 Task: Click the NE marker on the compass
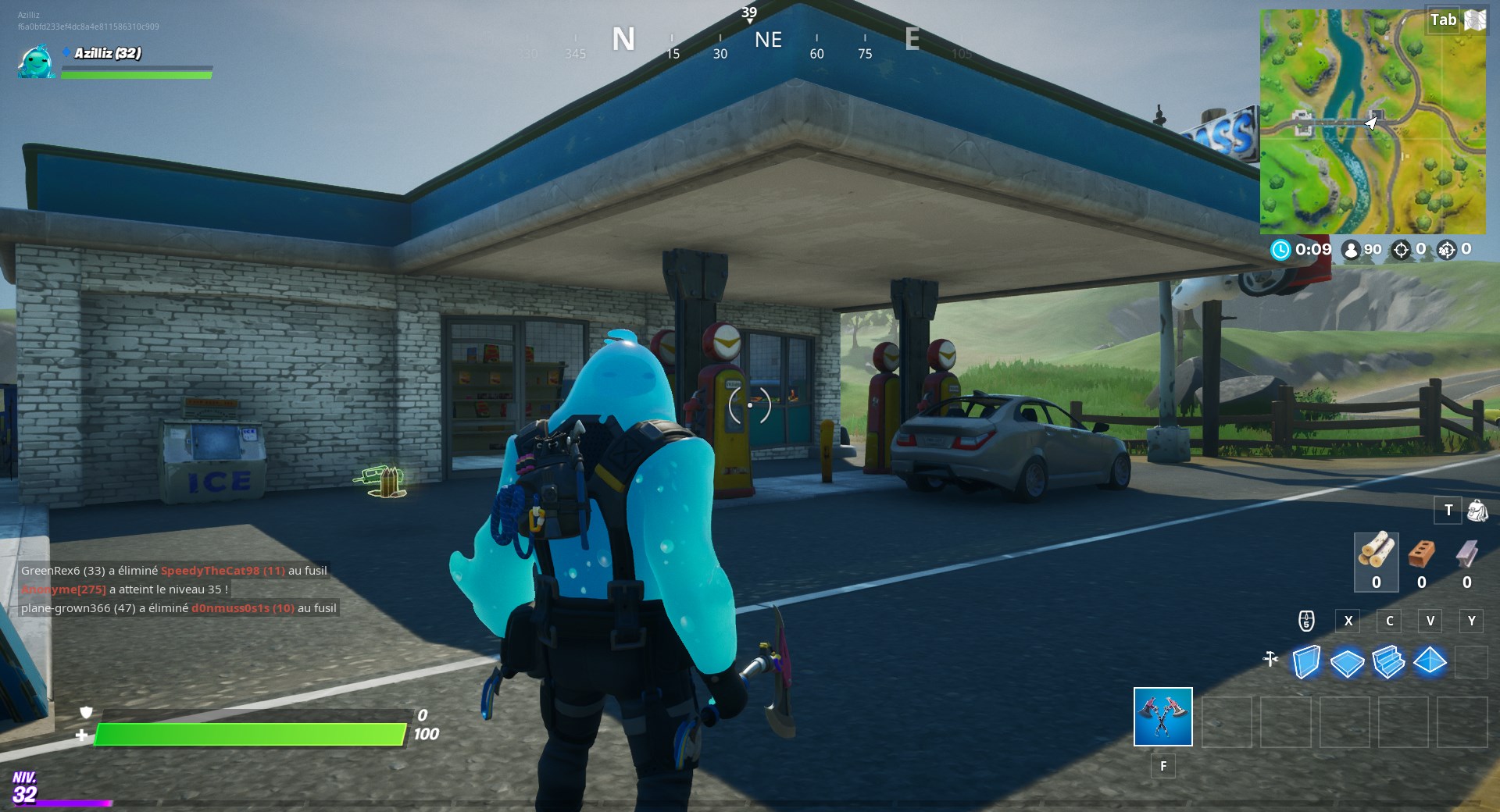coord(768,41)
